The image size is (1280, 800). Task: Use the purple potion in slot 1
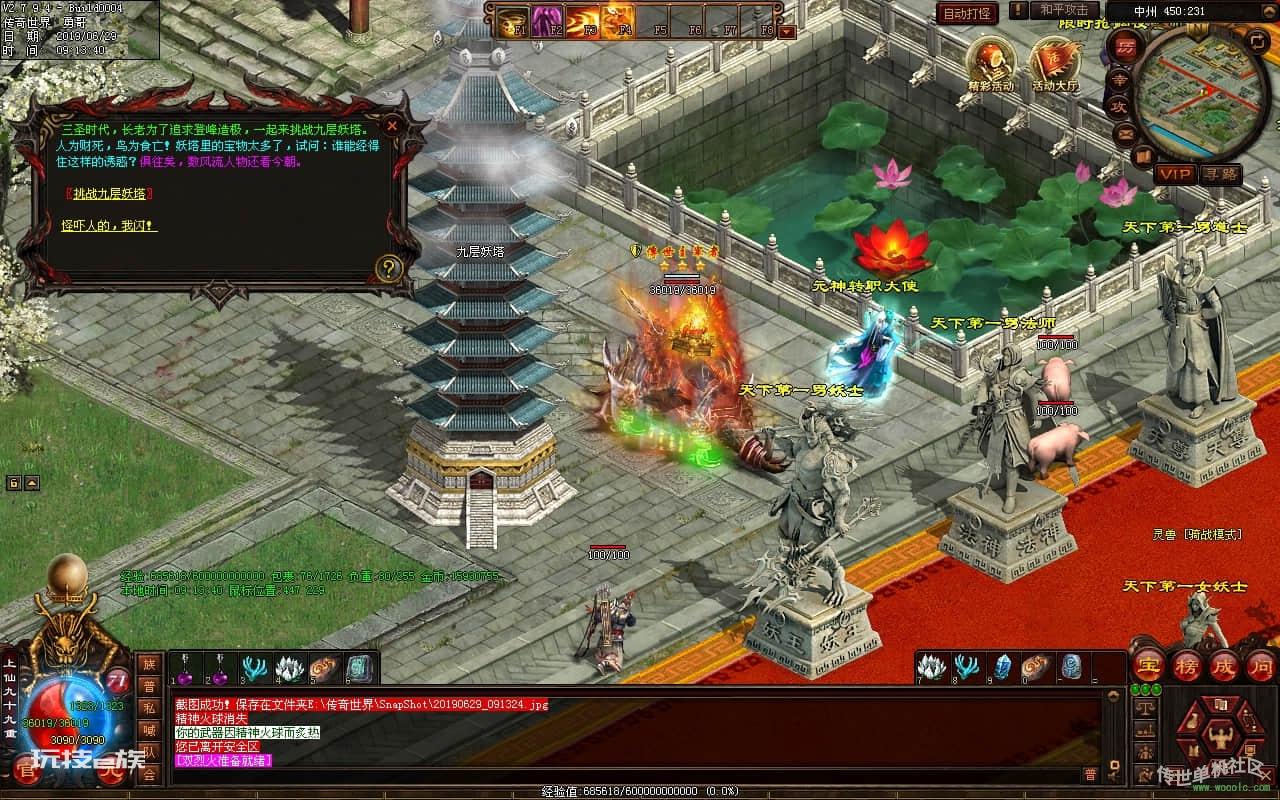click(184, 668)
